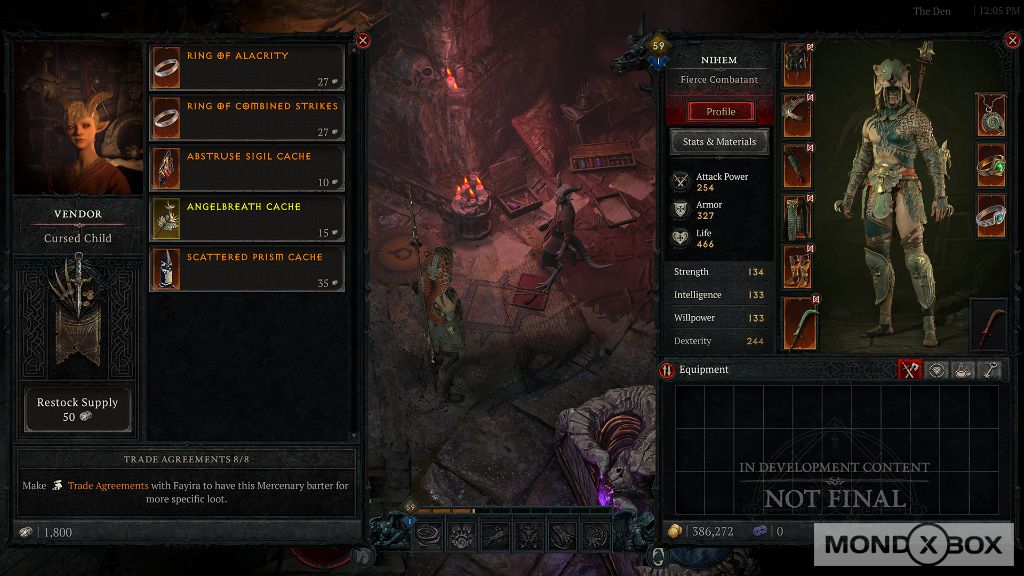This screenshot has width=1024, height=576.
Task: Select the green gem ring slot
Action: tap(991, 164)
